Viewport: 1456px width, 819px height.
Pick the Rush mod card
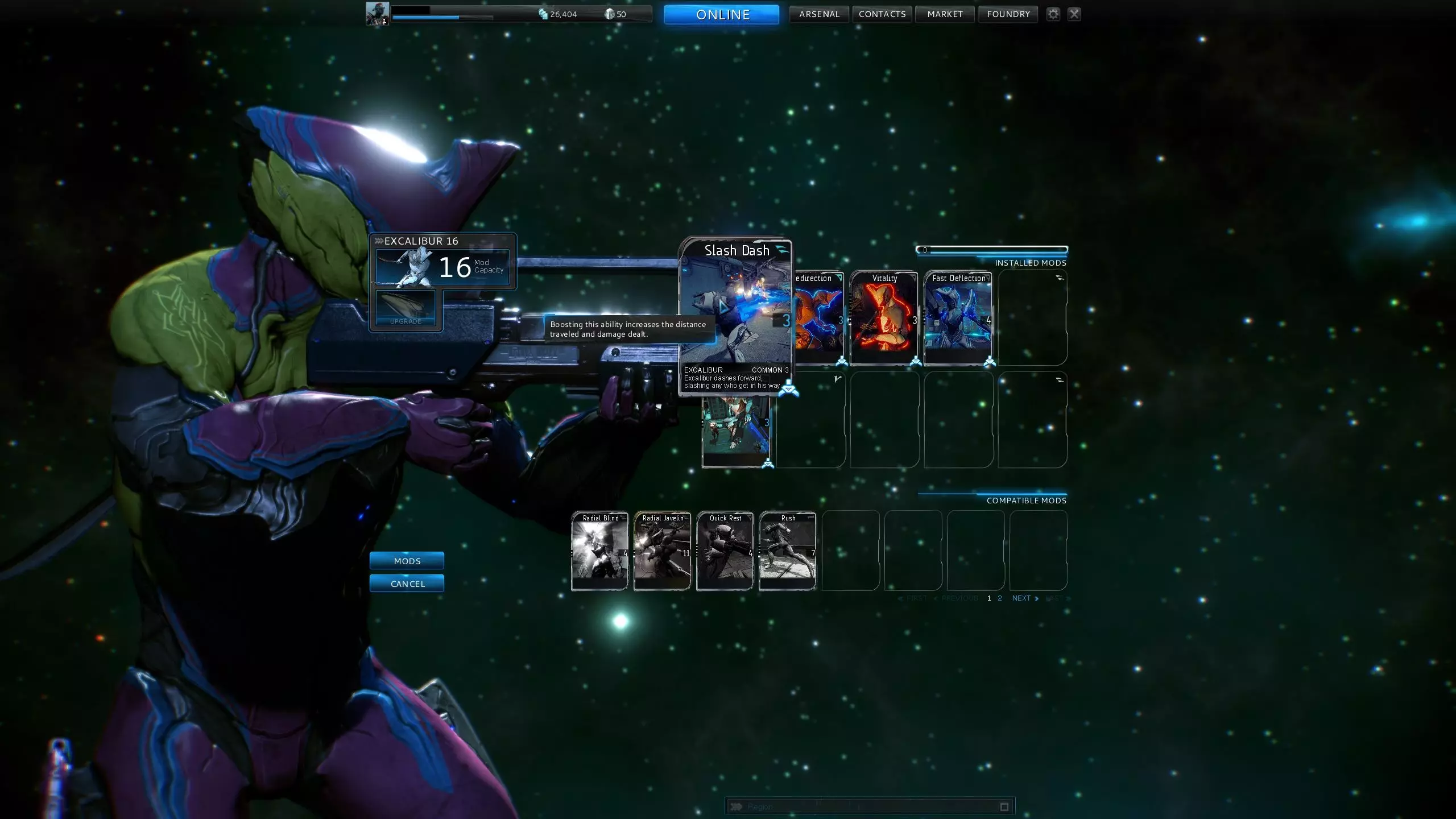click(787, 552)
